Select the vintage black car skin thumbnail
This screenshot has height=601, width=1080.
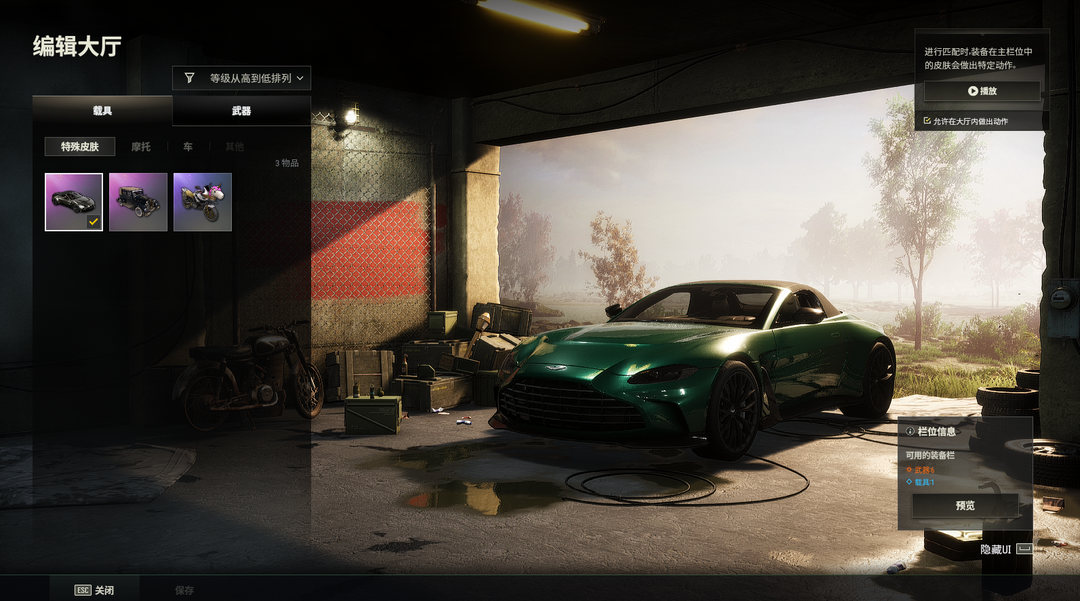point(138,202)
